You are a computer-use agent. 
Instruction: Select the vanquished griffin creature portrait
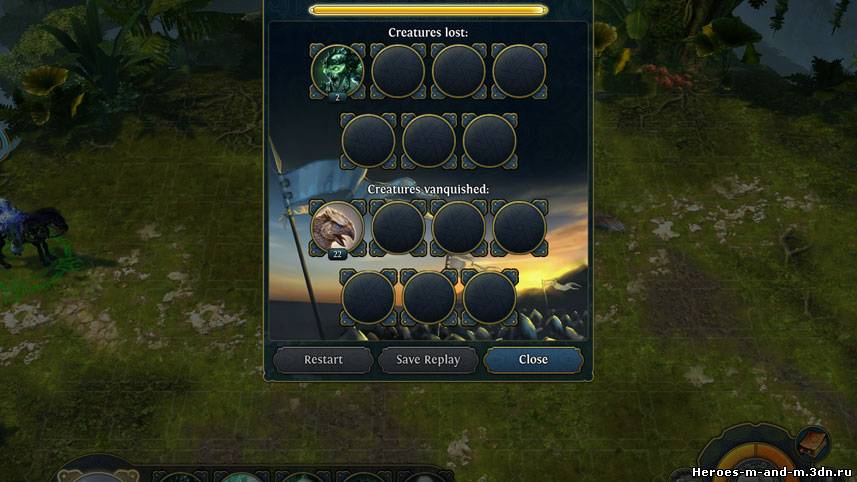pos(337,227)
